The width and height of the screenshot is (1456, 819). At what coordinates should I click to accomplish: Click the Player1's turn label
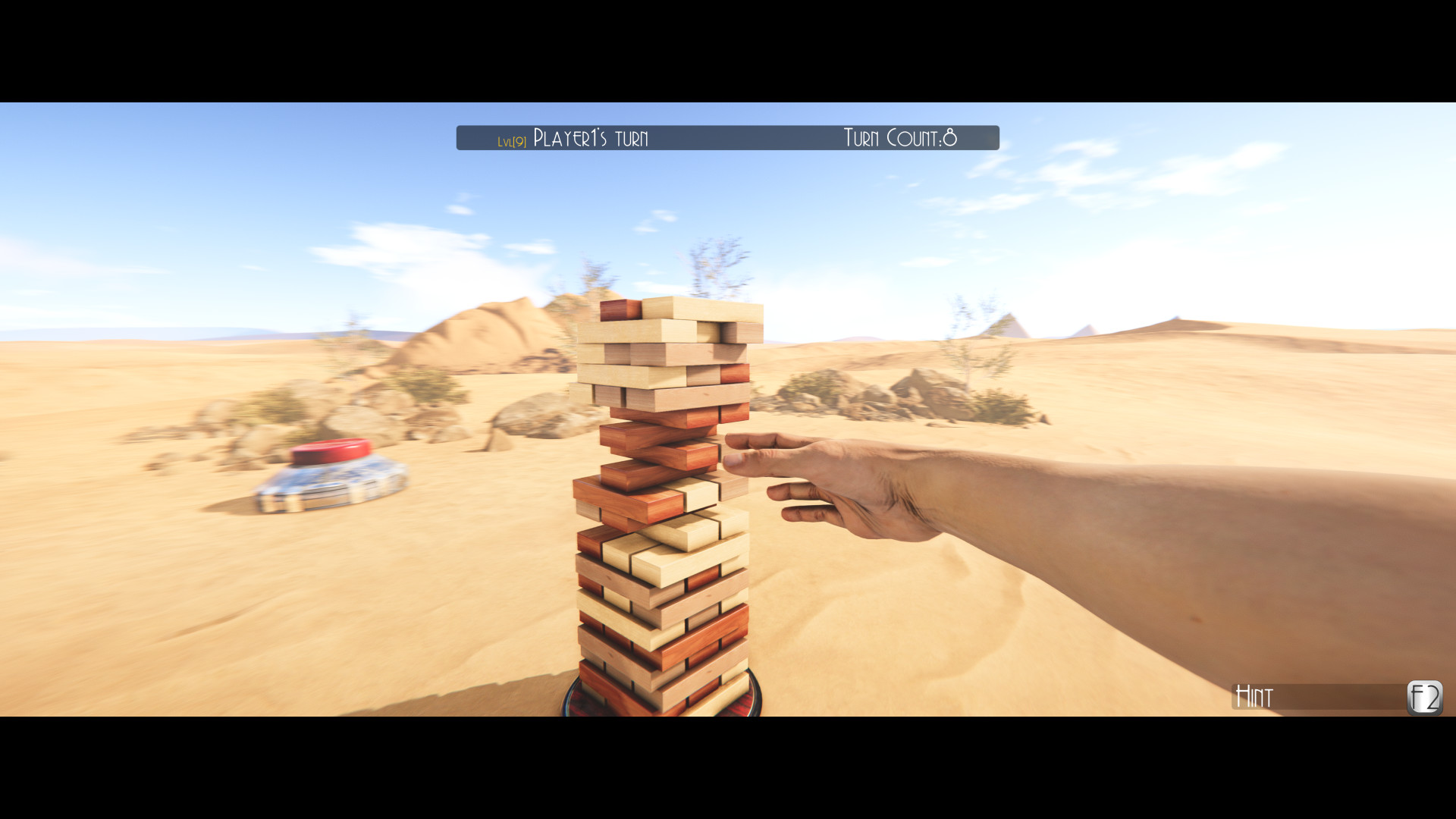pyautogui.click(x=590, y=138)
